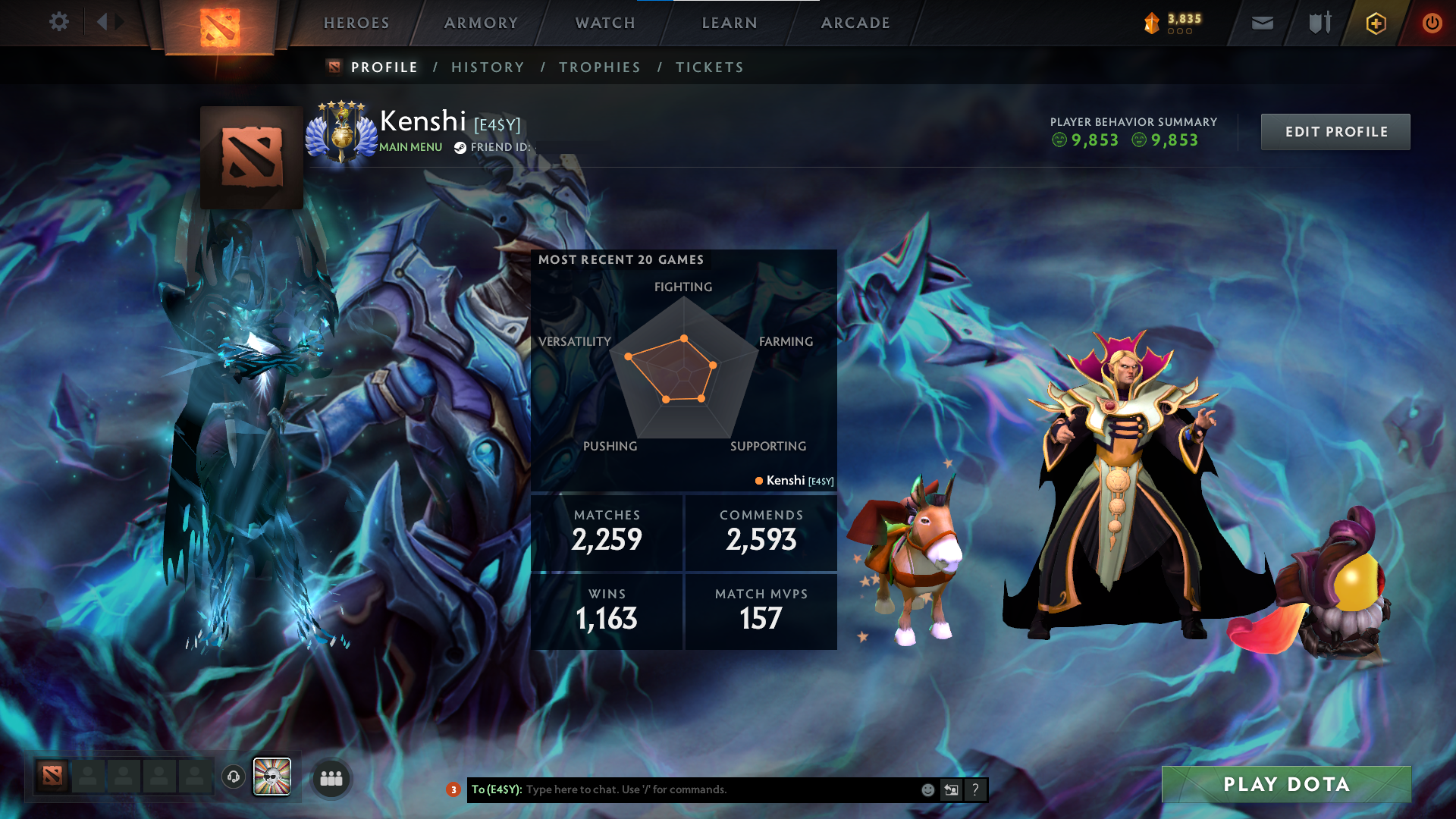Open the settings gear icon

click(x=59, y=22)
